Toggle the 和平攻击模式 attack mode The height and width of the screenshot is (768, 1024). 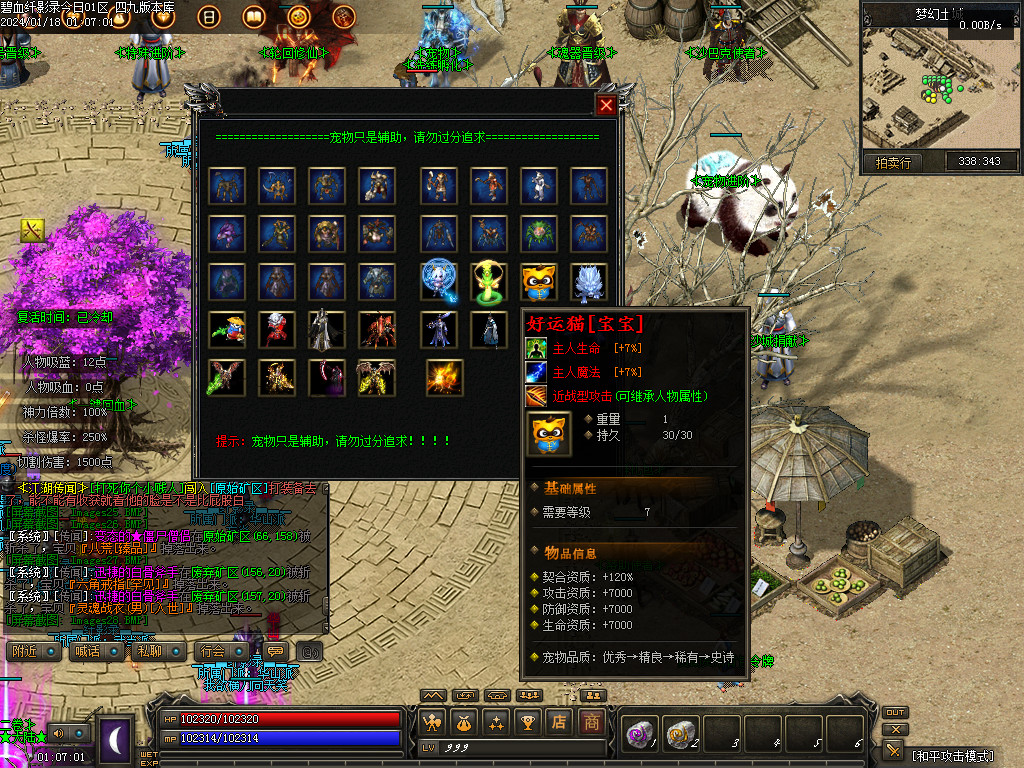pos(951,753)
